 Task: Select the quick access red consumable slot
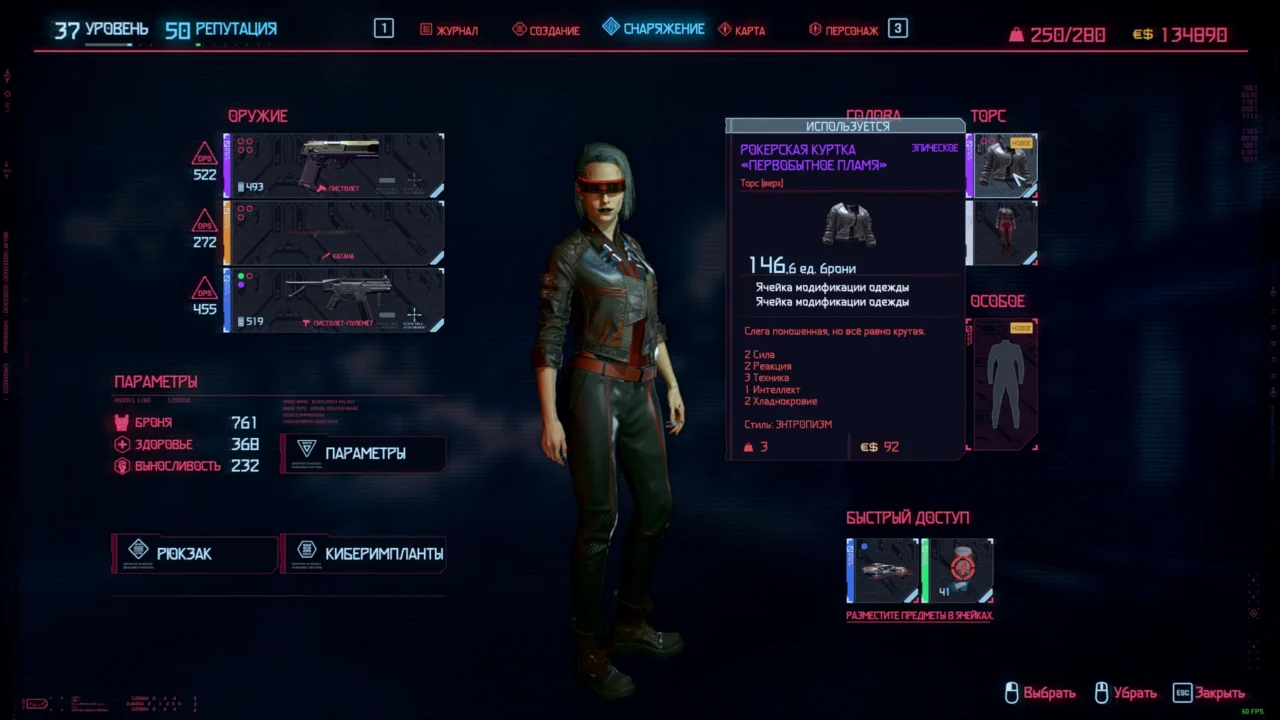pos(958,571)
